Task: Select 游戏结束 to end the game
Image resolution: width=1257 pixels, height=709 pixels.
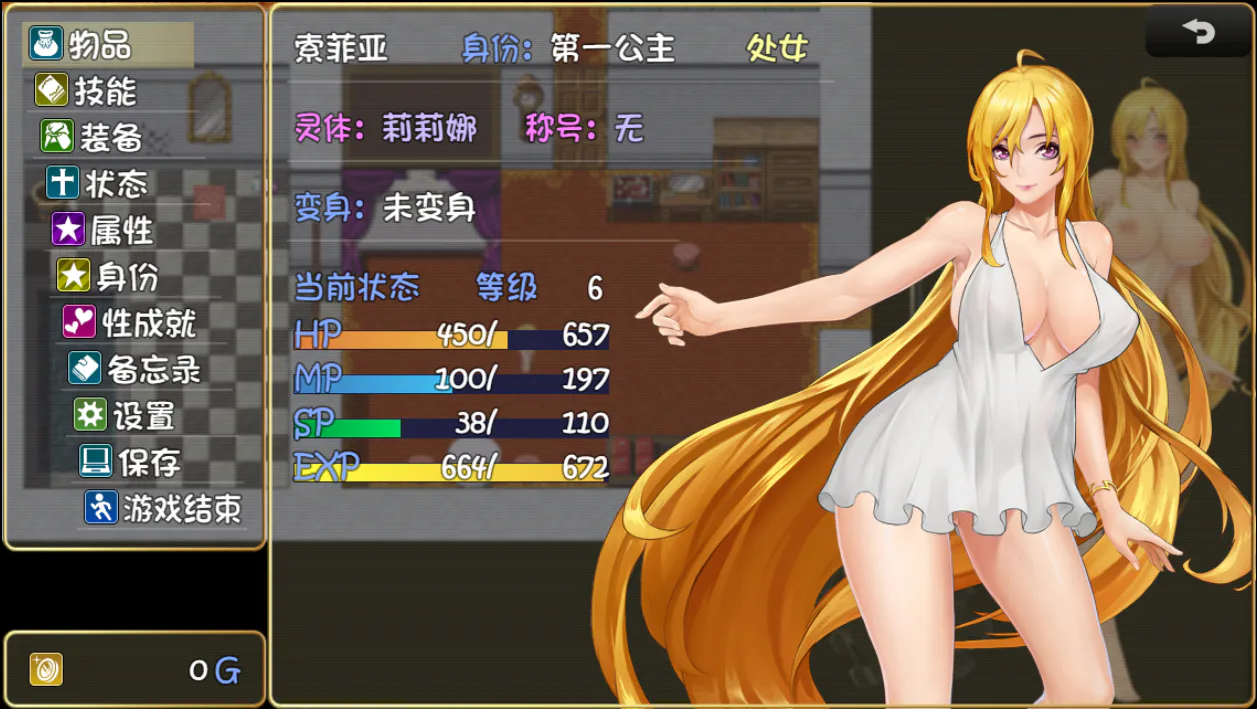Action: [x=180, y=508]
